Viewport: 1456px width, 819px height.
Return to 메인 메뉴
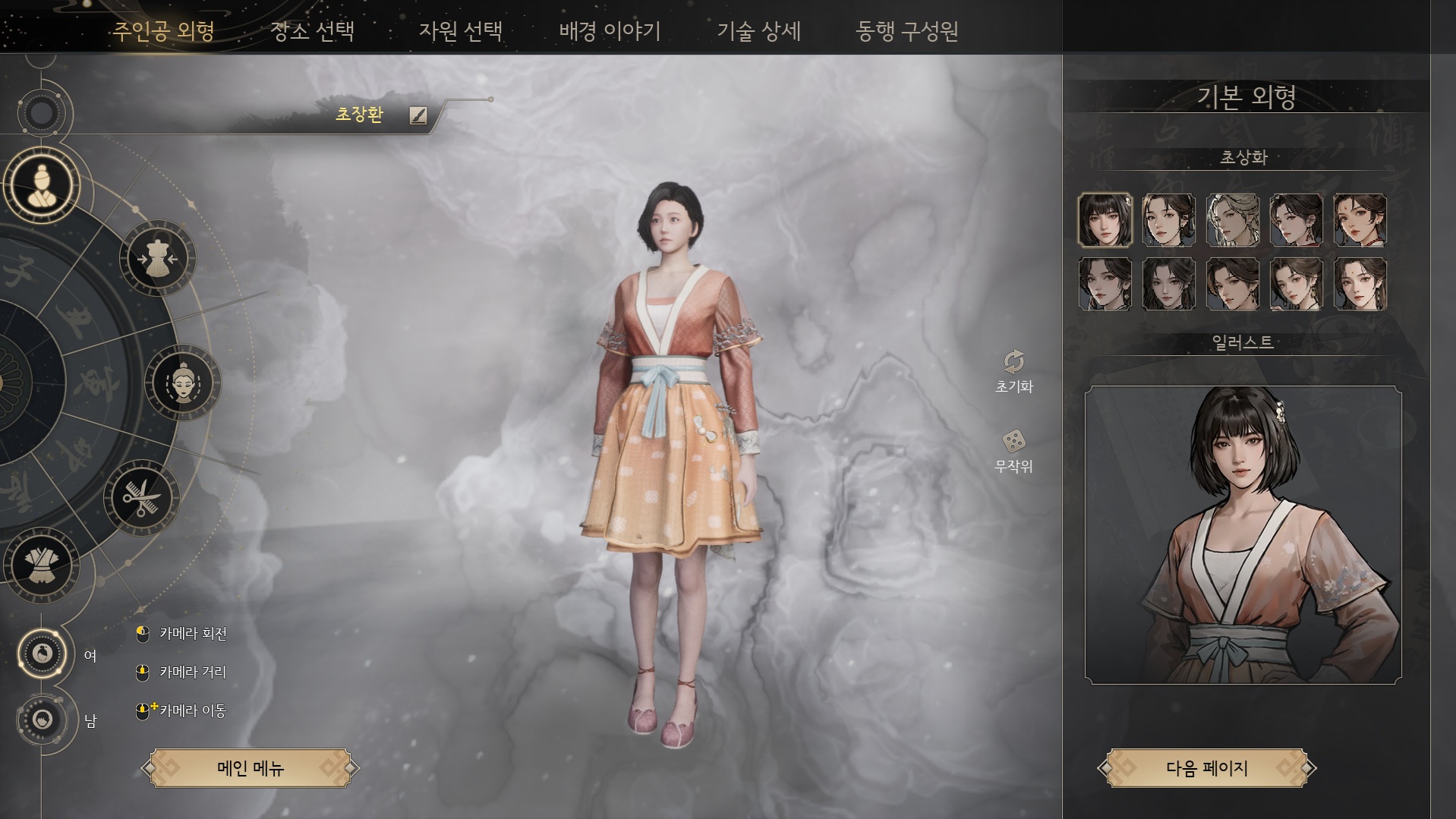coord(251,768)
